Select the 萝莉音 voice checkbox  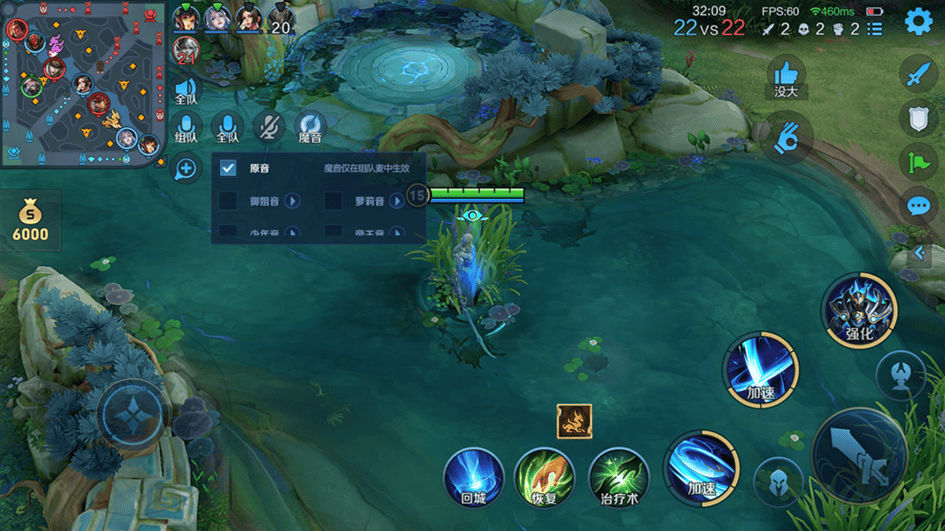click(334, 201)
